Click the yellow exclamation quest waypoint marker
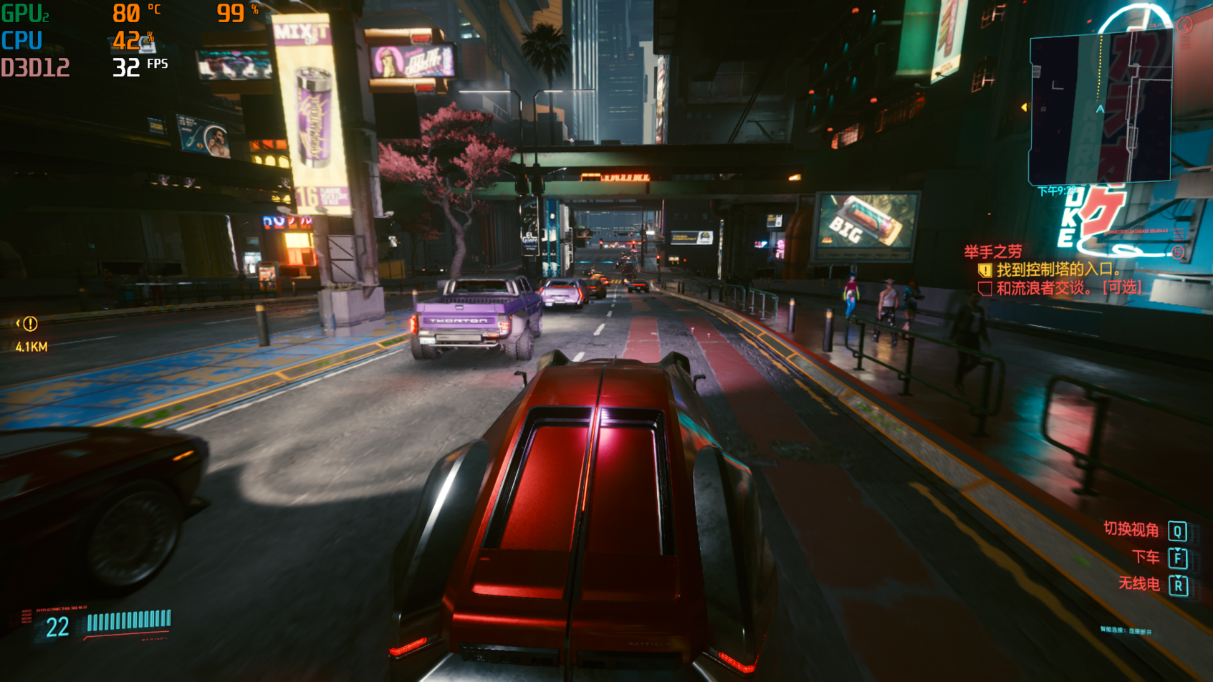This screenshot has width=1213, height=682. 30,324
